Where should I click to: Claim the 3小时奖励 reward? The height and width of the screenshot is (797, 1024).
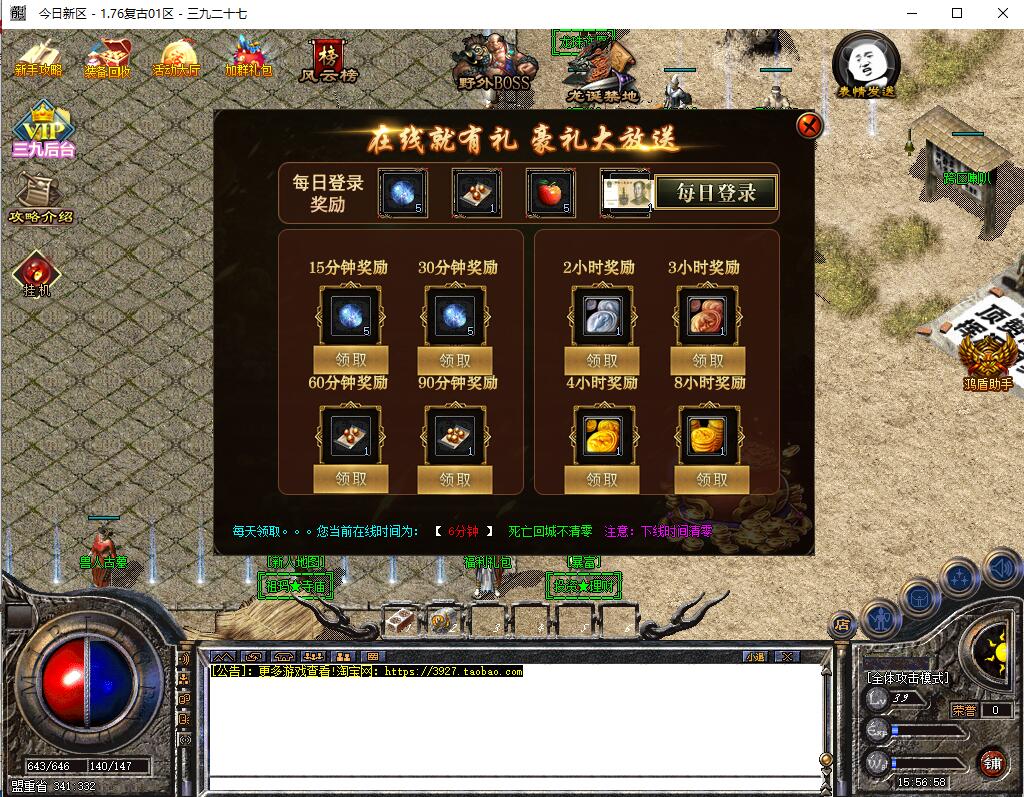(707, 360)
